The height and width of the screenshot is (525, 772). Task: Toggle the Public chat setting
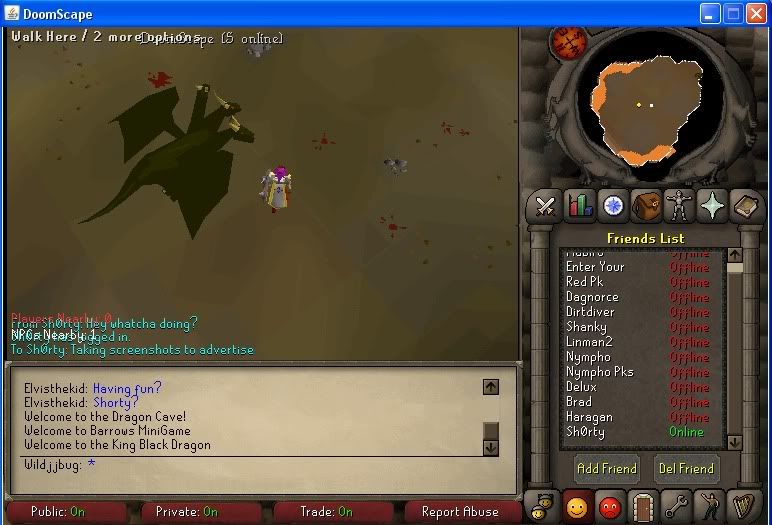click(x=58, y=512)
